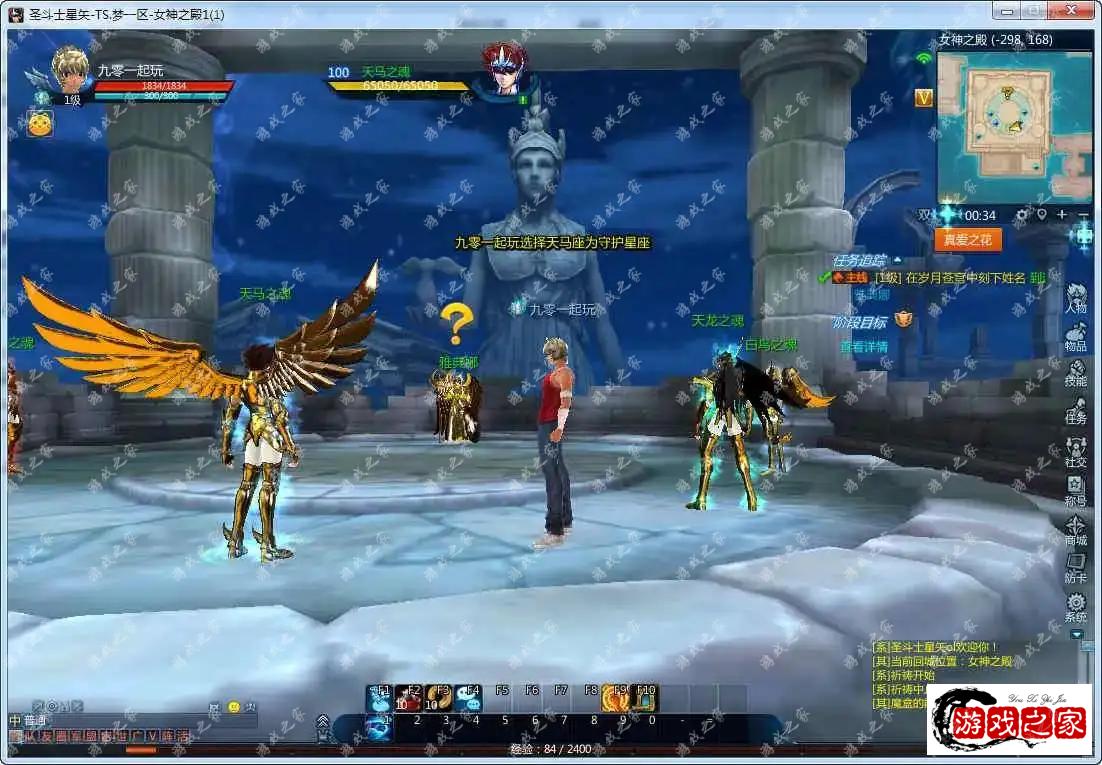Zoom in the minimap with plus button
This screenshot has height=765, width=1102.
coord(1062,215)
